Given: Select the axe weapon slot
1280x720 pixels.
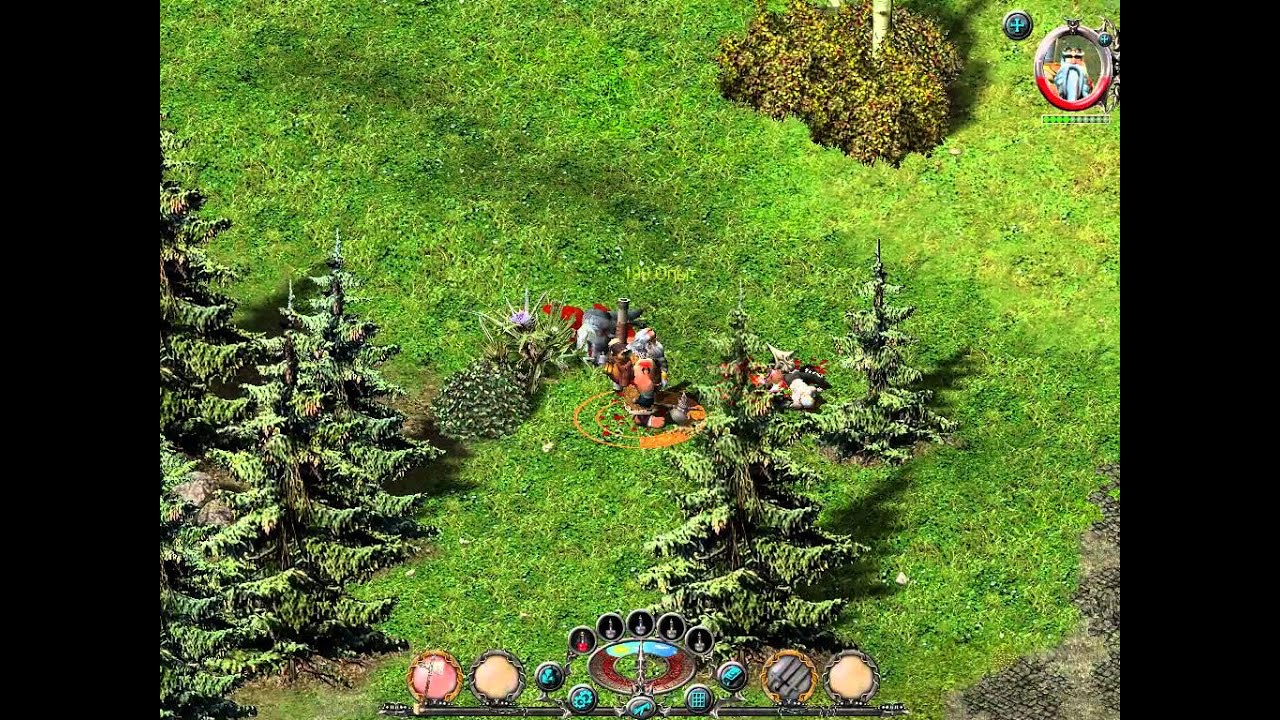Looking at the screenshot, I should 434,677.
